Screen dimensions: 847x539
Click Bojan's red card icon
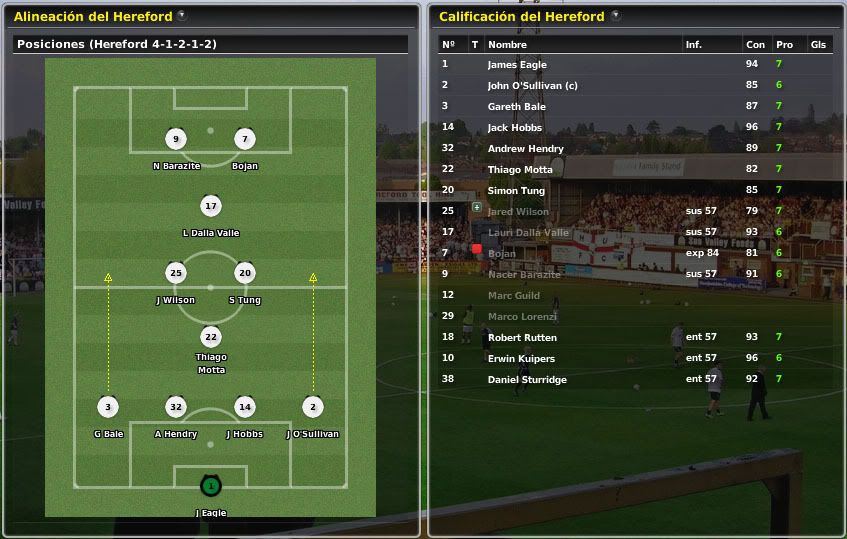[477, 249]
